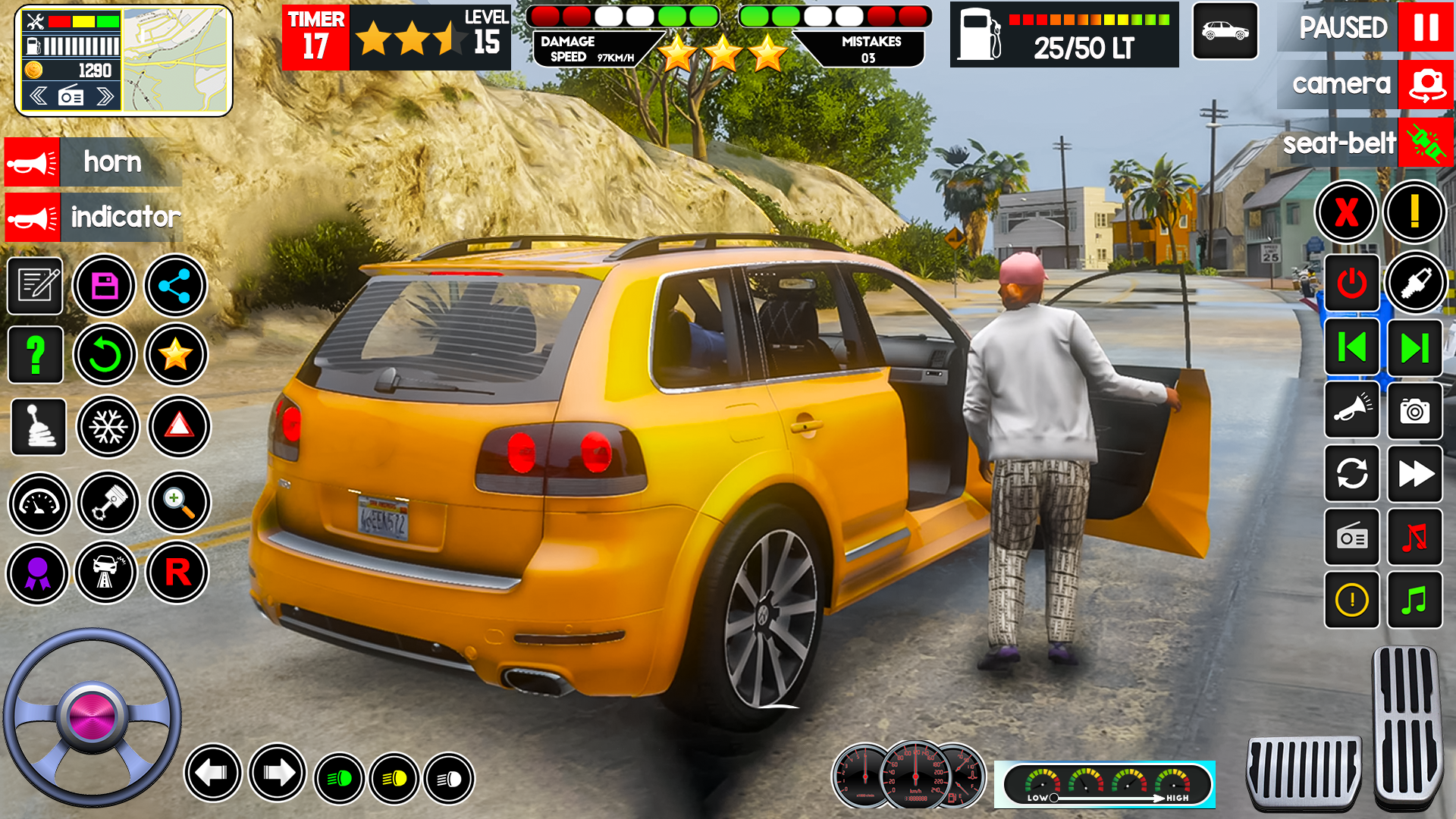Click the red power button
The height and width of the screenshot is (819, 1456).
tap(1351, 284)
